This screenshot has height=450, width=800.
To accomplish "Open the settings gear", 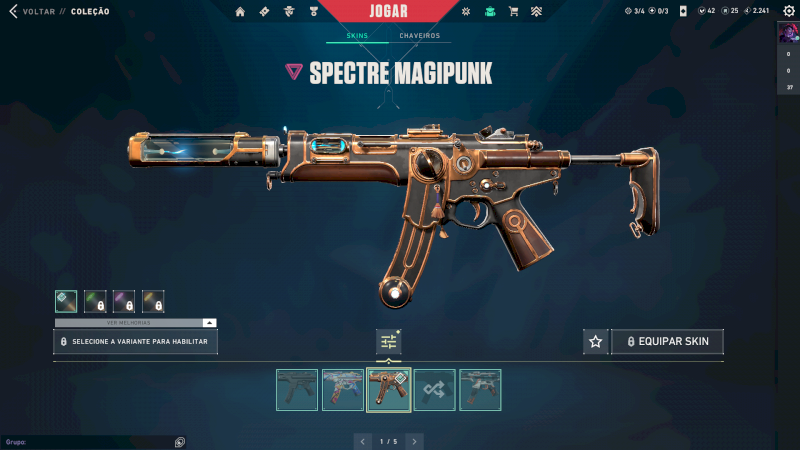I will (x=465, y=12).
